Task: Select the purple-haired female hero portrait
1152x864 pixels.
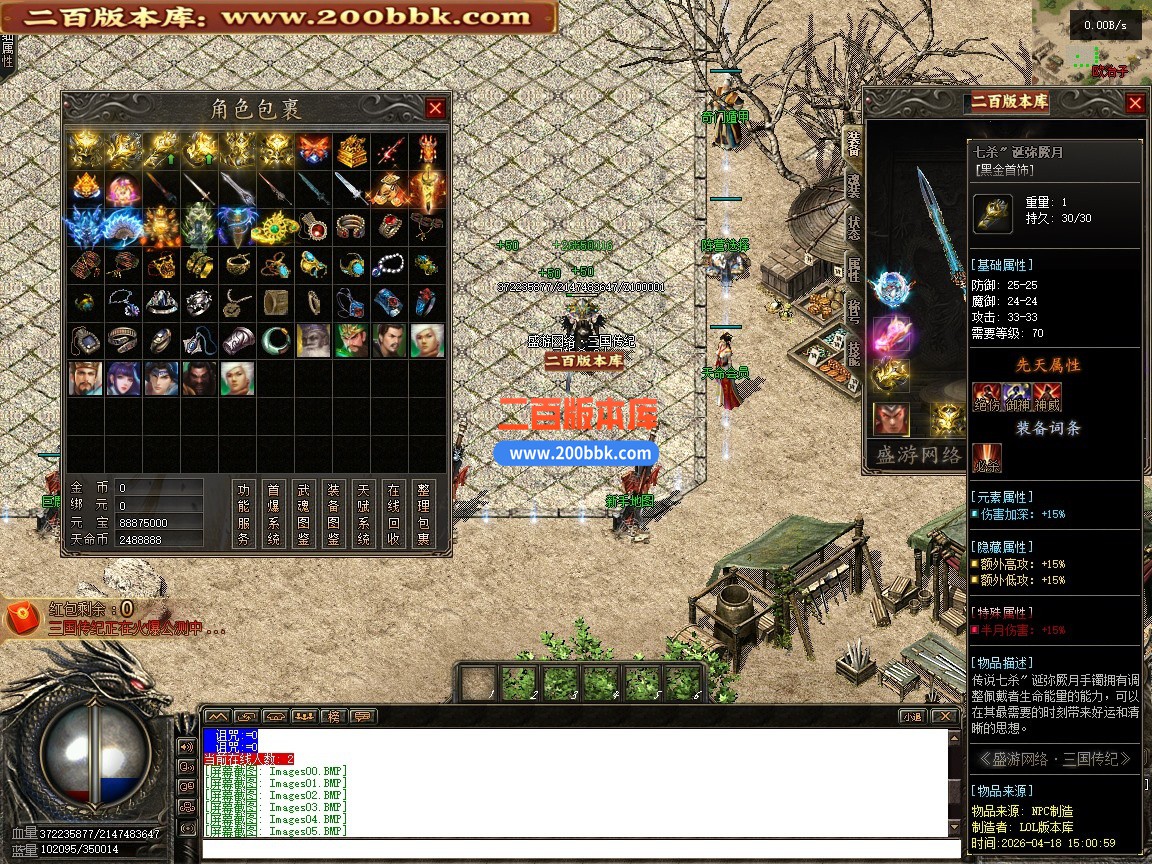Action: pos(123,379)
